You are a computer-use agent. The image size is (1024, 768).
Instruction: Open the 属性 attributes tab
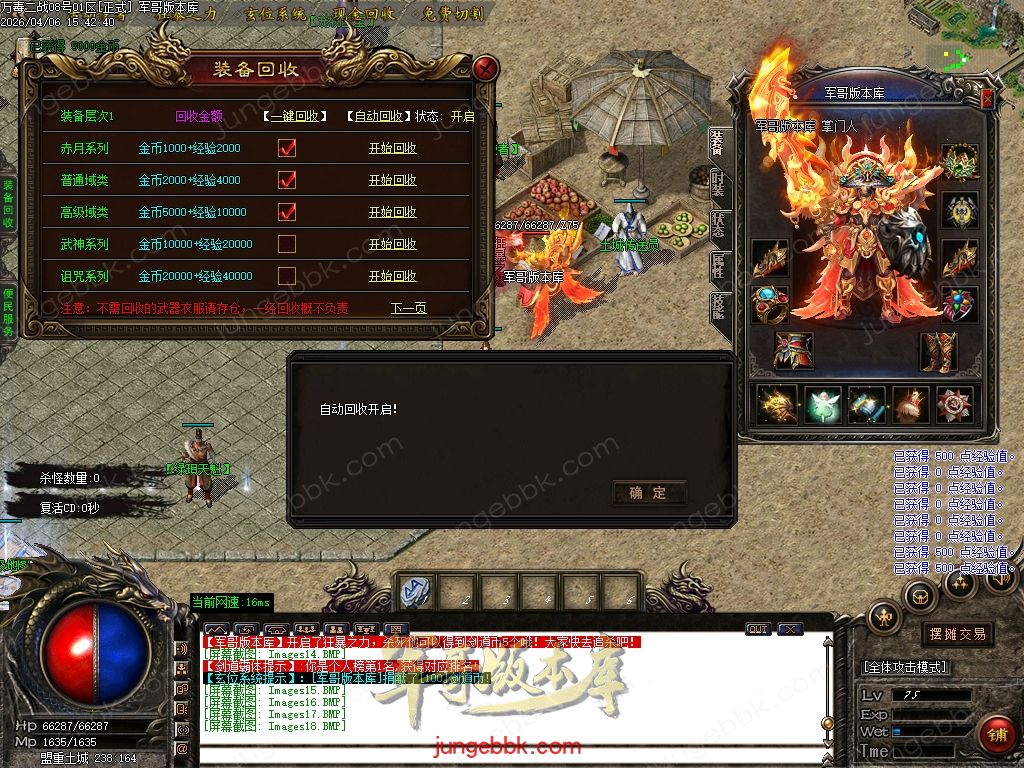pyautogui.click(x=718, y=265)
